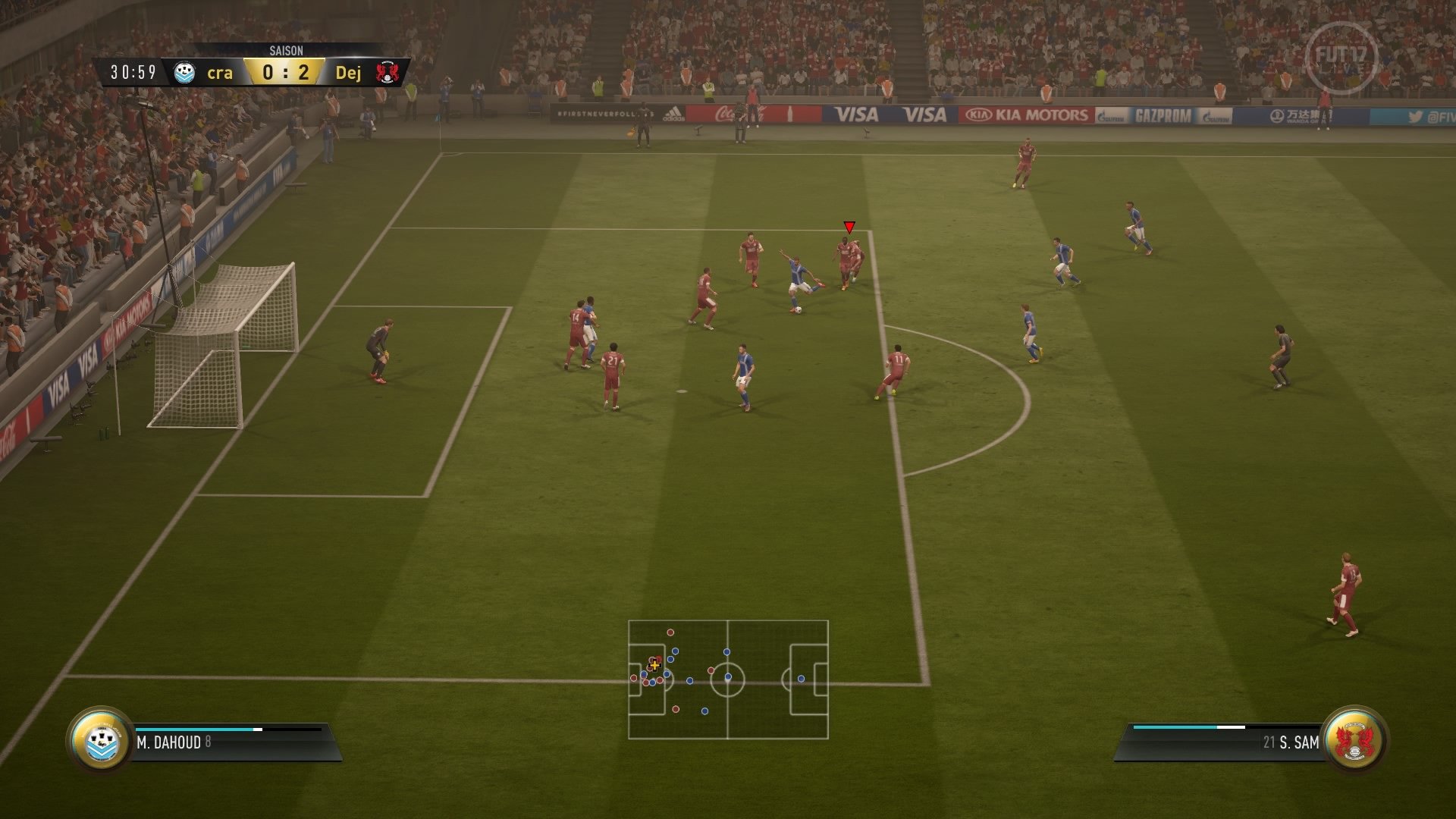Viewport: 1456px width, 819px height.
Task: Click the cra team crest on the scoreboard
Action: 184,74
